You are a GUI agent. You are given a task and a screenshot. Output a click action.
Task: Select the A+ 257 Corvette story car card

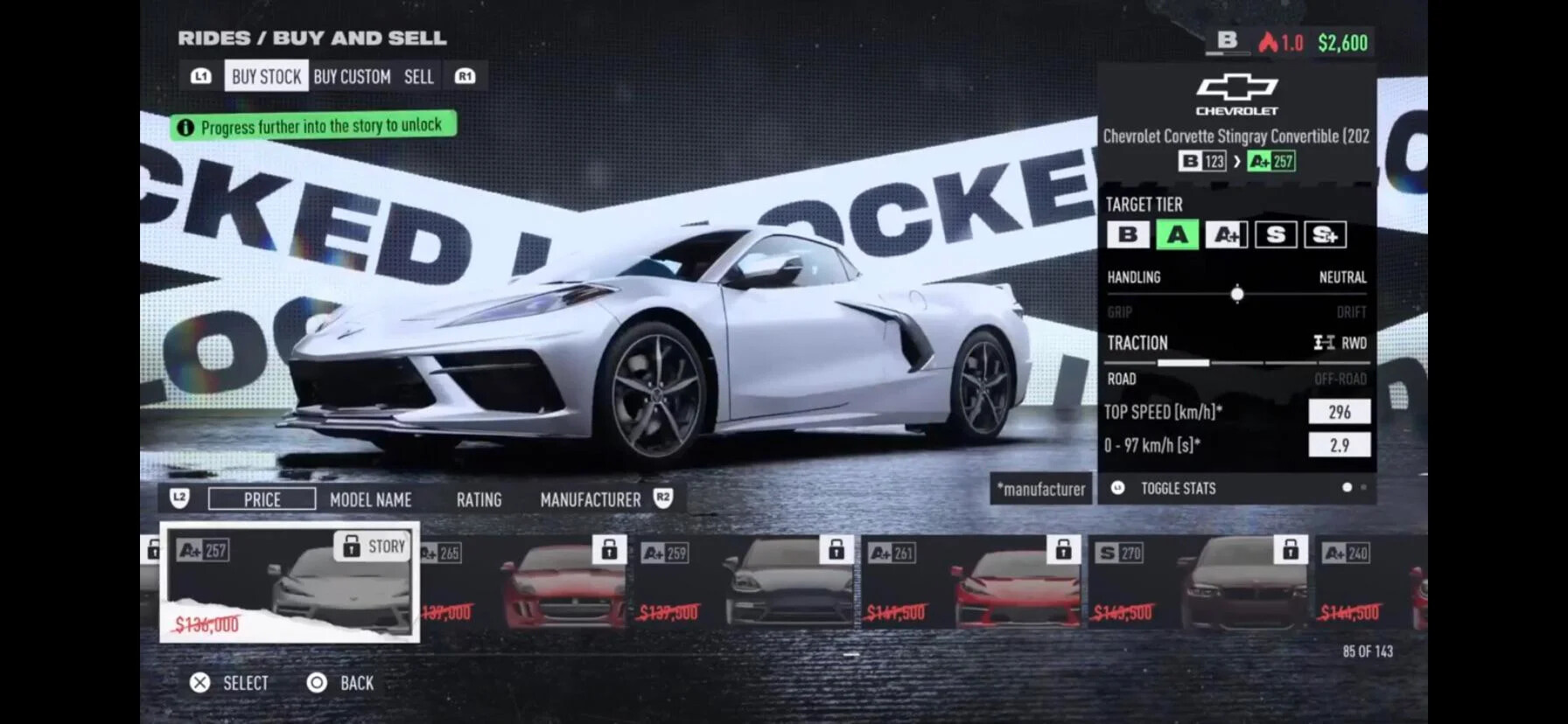pyautogui.click(x=290, y=583)
